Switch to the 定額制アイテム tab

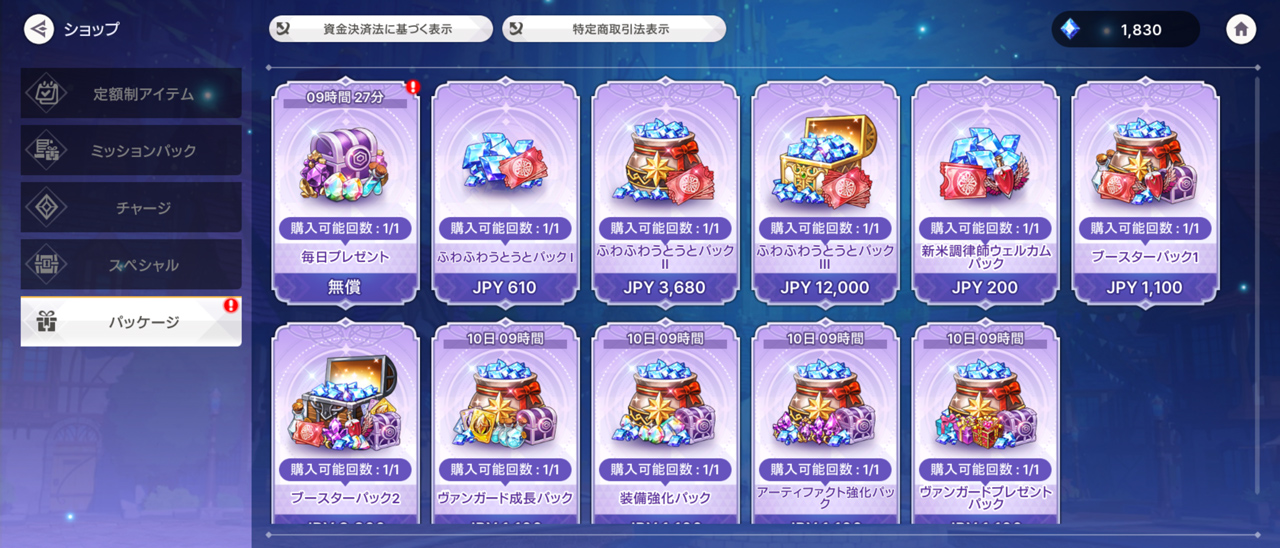[131, 94]
